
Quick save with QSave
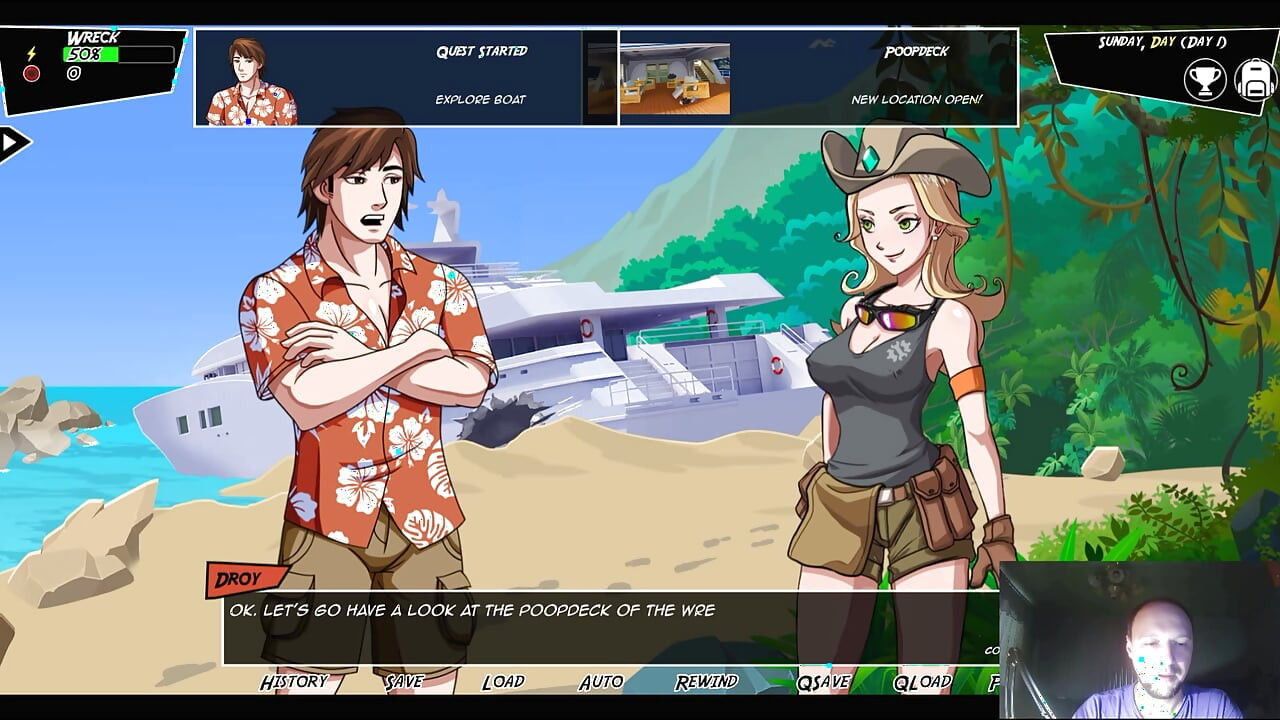point(823,682)
